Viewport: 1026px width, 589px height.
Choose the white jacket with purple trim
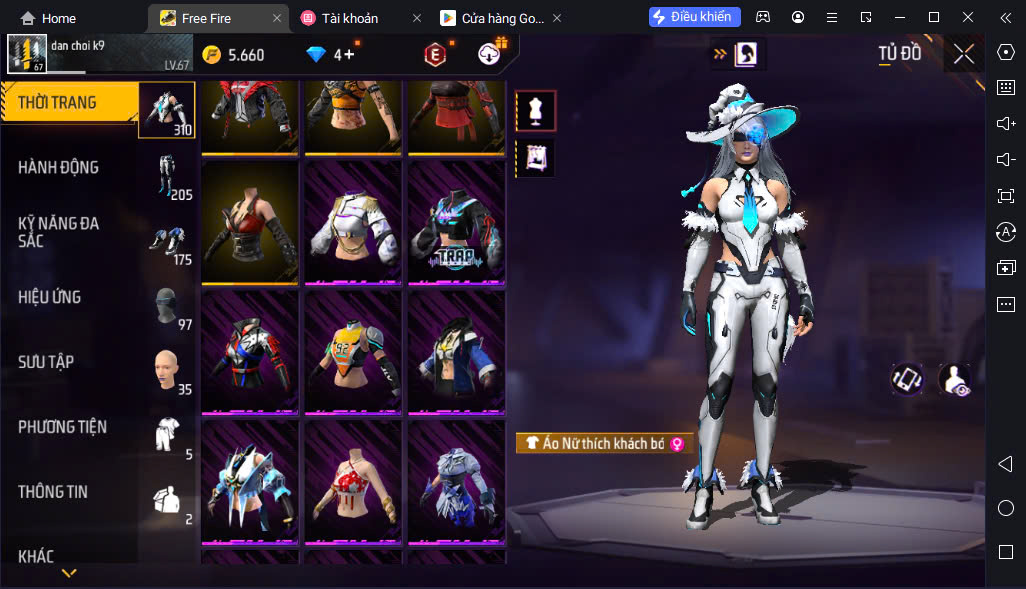[353, 222]
